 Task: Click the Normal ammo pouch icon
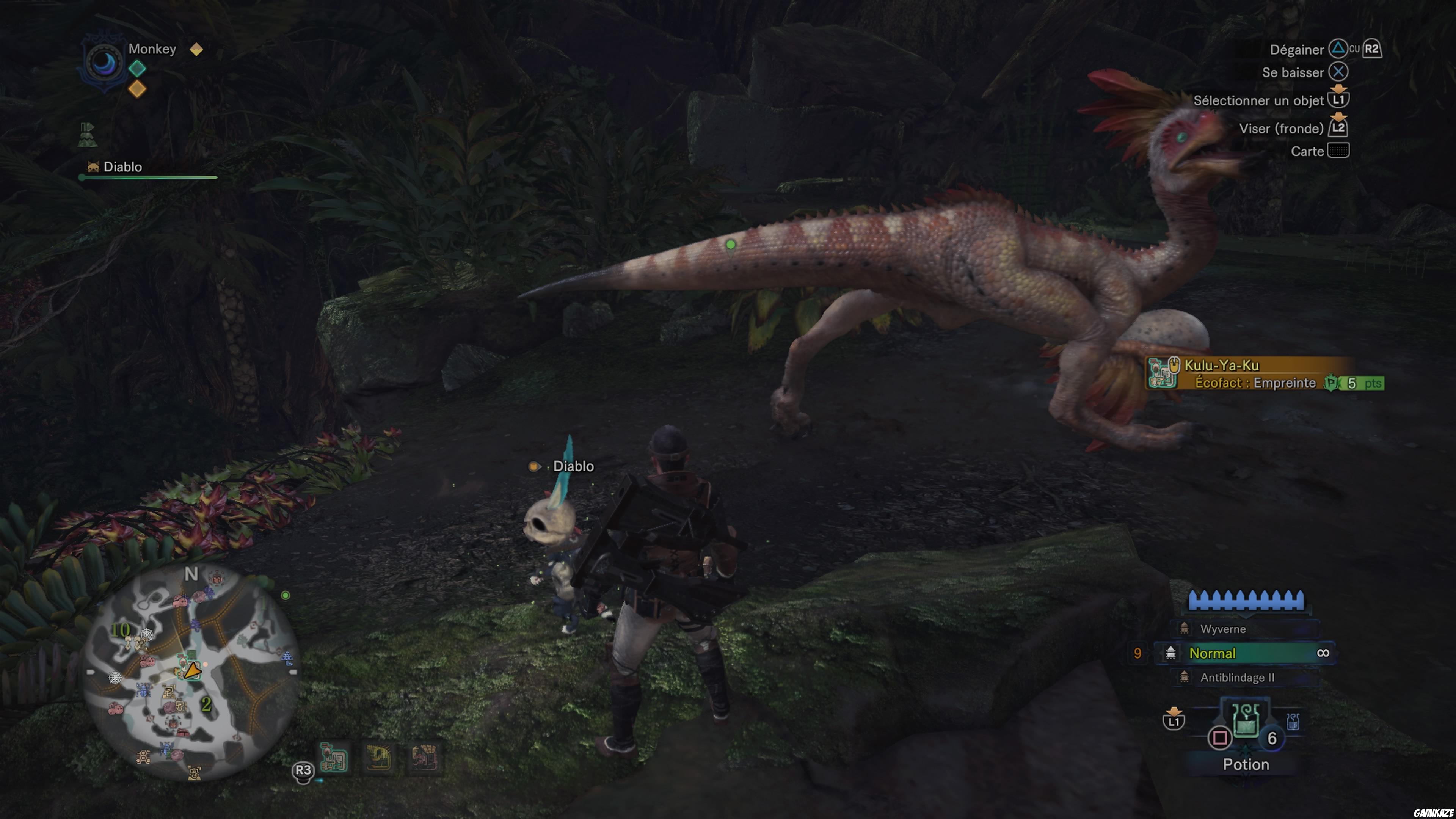1170,654
